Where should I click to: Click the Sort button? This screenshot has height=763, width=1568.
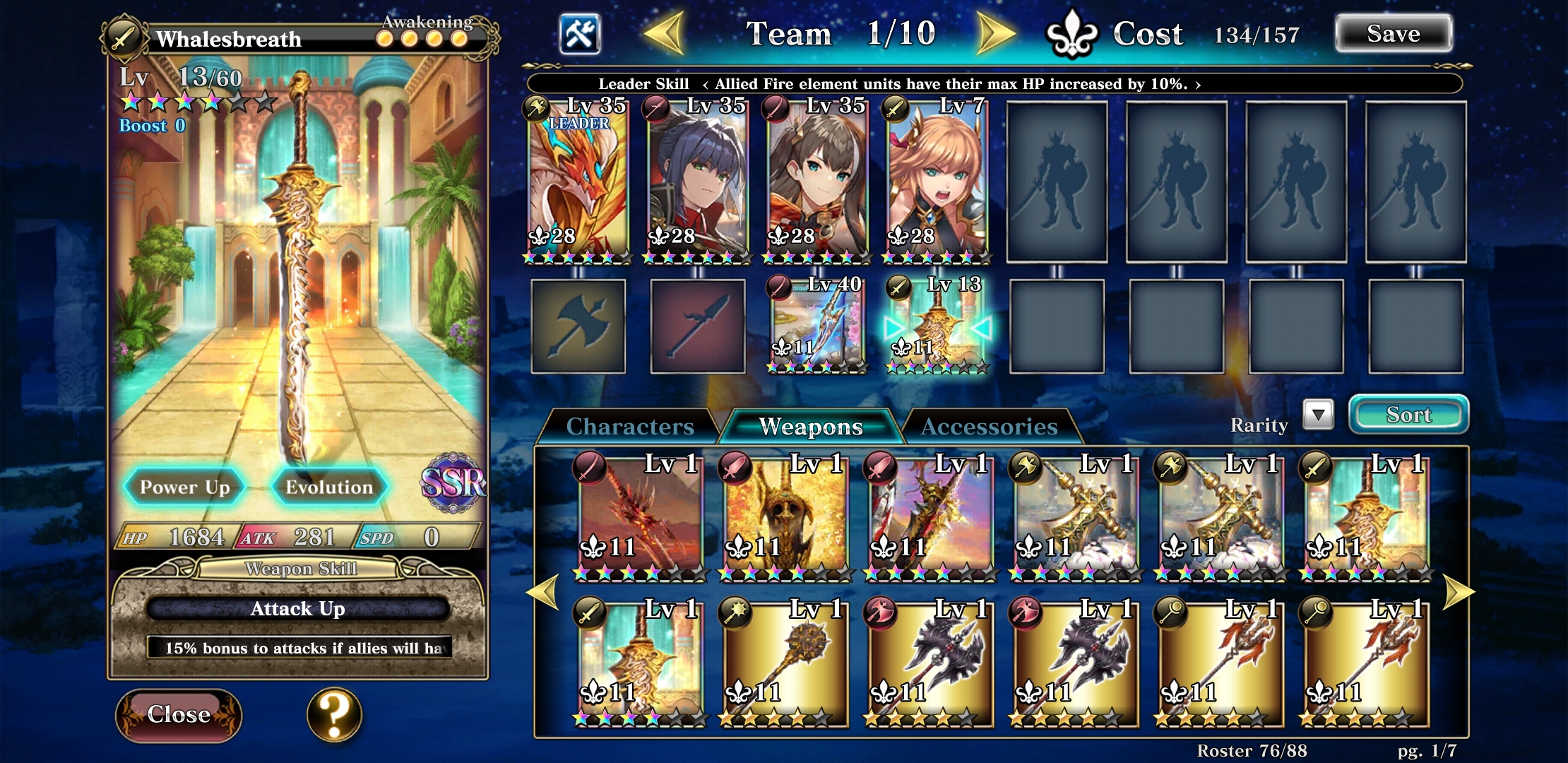click(1408, 415)
